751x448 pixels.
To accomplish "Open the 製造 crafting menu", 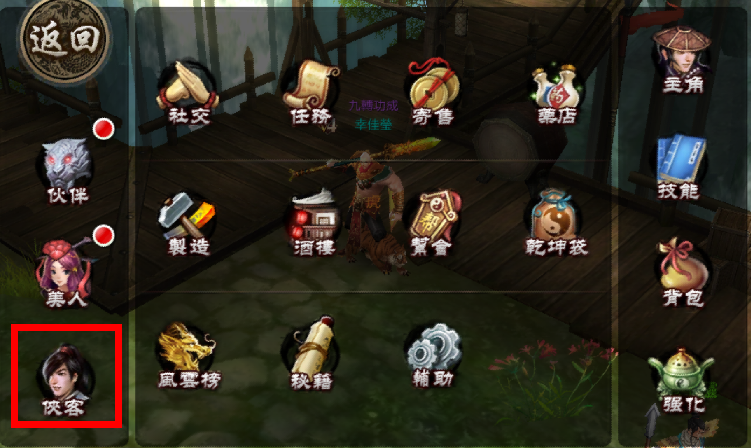I will point(186,220).
